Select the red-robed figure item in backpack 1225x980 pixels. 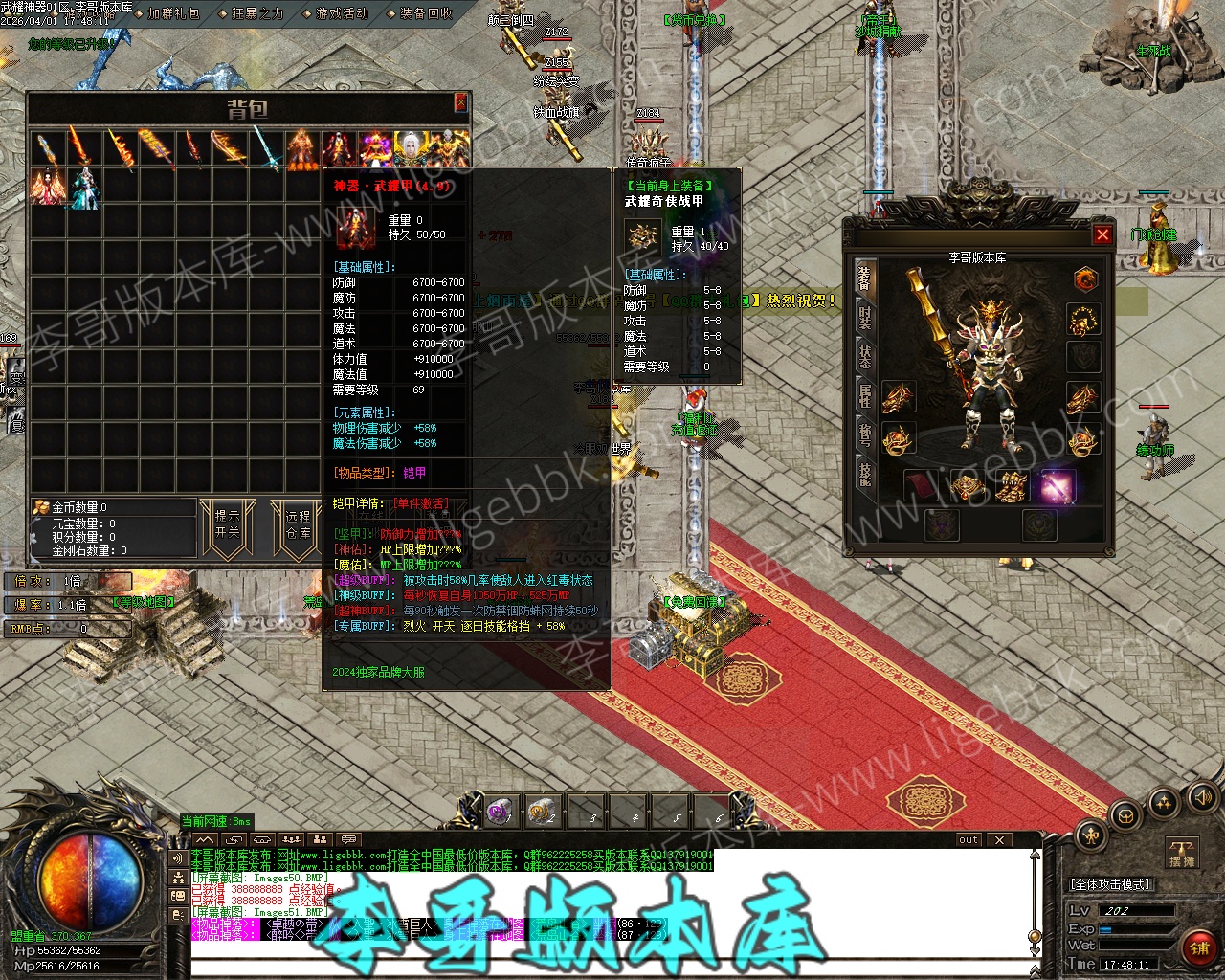pyautogui.click(x=46, y=187)
